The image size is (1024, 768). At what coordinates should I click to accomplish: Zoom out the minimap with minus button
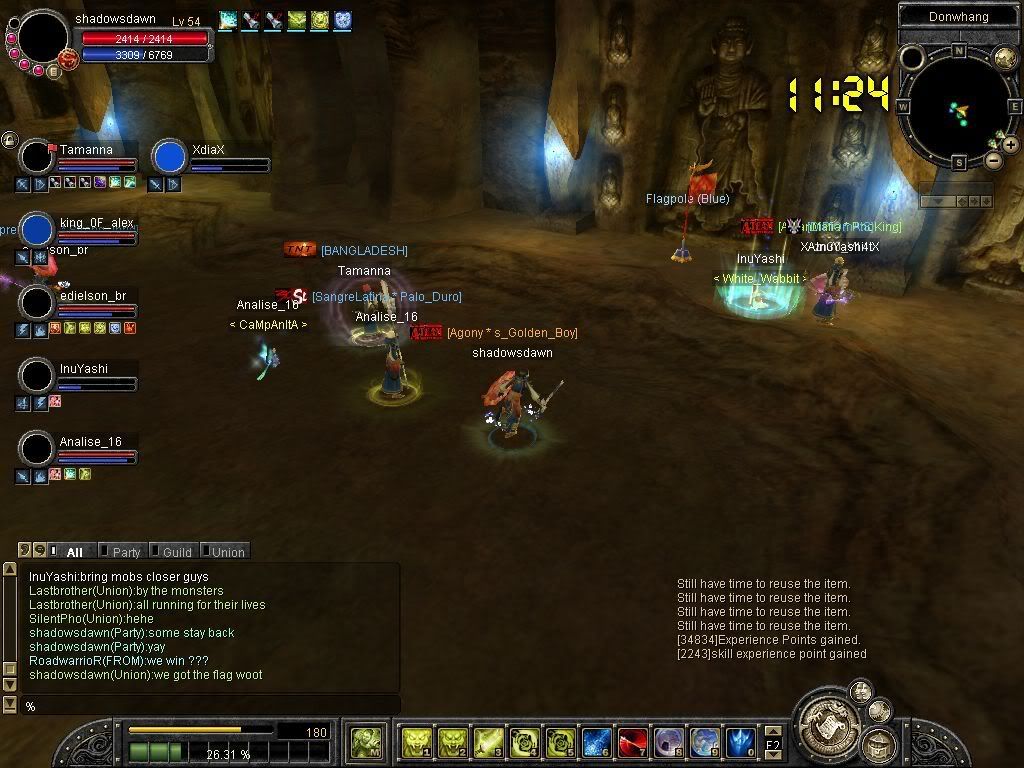coord(993,160)
